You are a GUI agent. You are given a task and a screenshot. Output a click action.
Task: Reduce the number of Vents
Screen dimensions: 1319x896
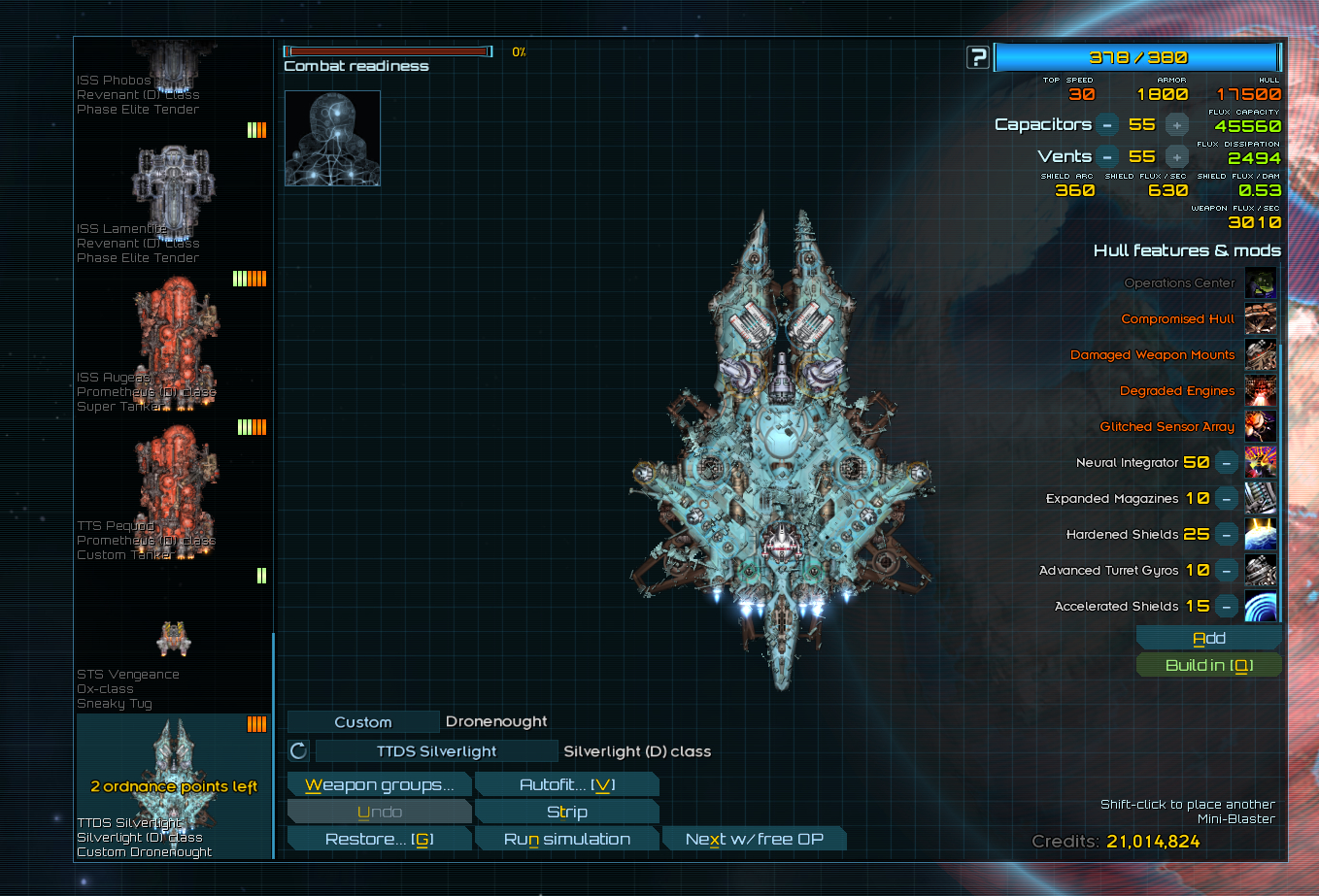(x=1106, y=157)
